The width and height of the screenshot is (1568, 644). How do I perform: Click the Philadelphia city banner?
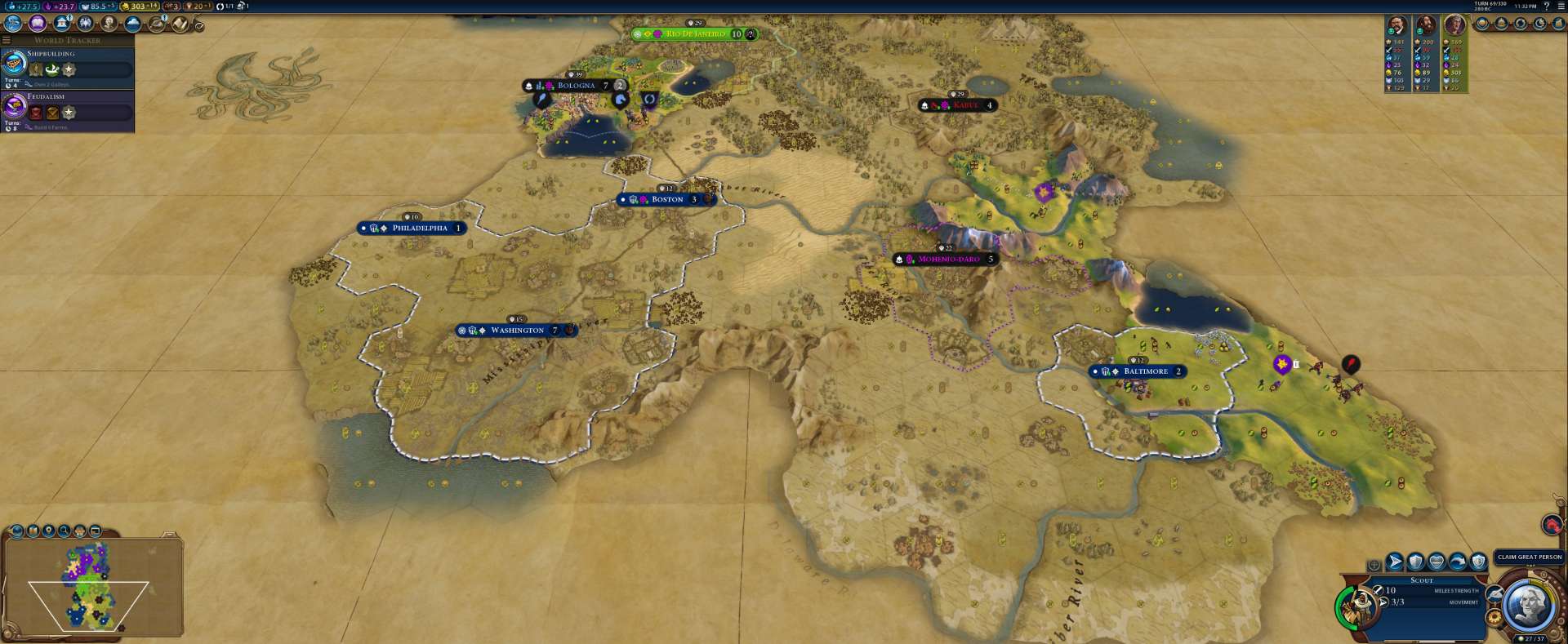coord(419,229)
